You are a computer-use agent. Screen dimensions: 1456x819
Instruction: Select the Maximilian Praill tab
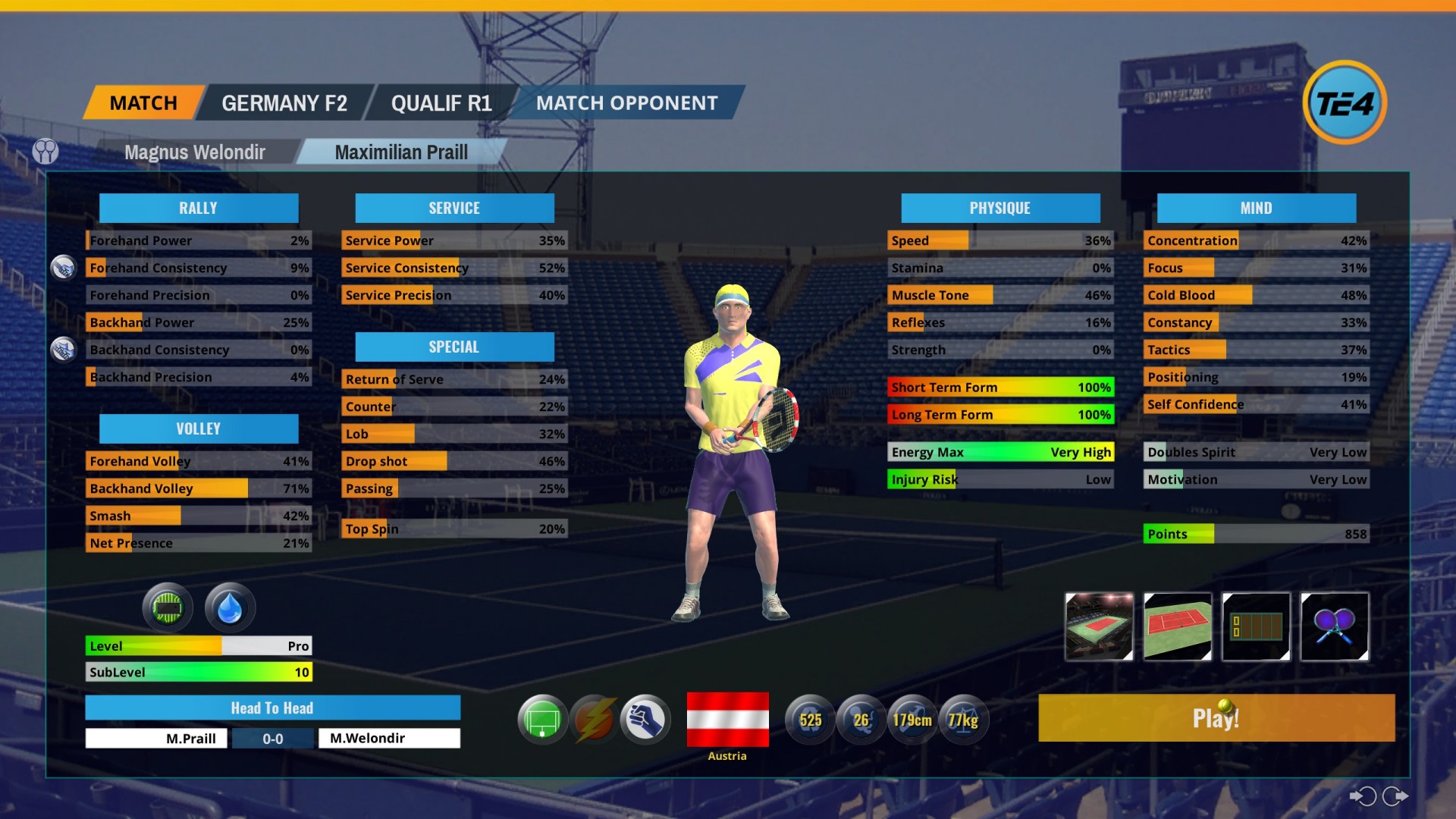401,152
